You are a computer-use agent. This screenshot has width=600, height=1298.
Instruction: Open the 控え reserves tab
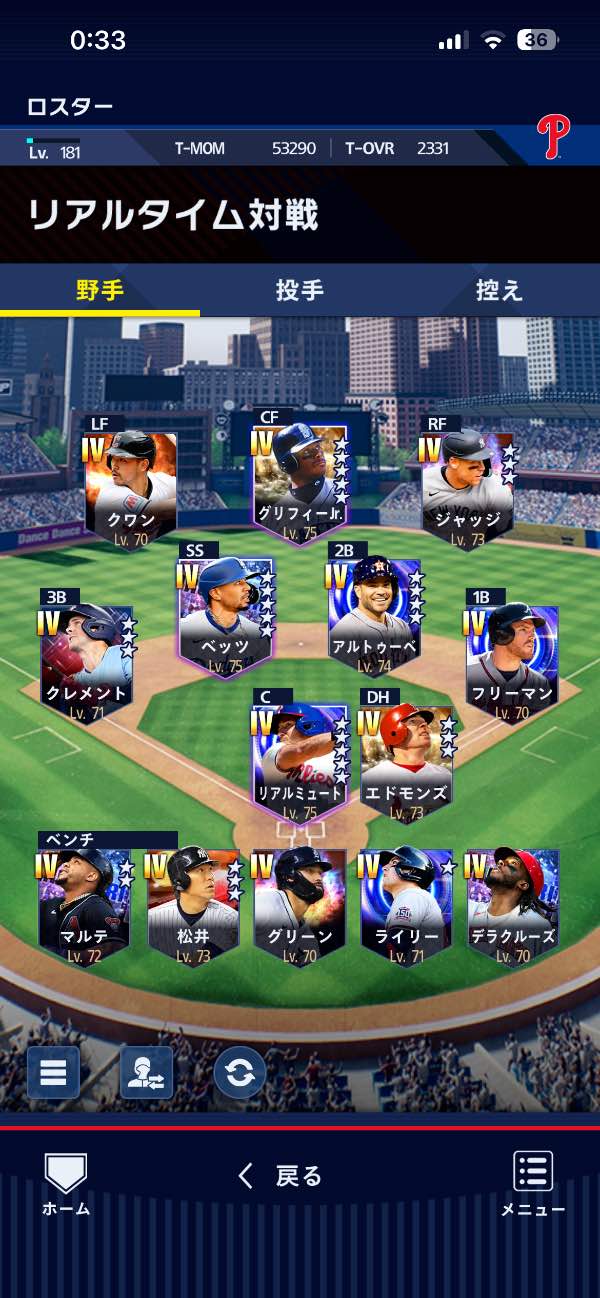pos(499,290)
